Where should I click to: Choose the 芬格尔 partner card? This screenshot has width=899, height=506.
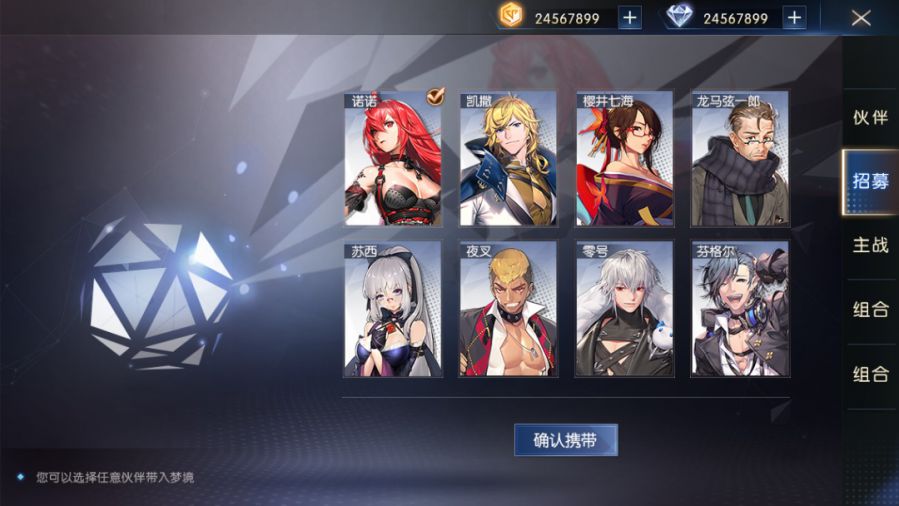coord(740,309)
